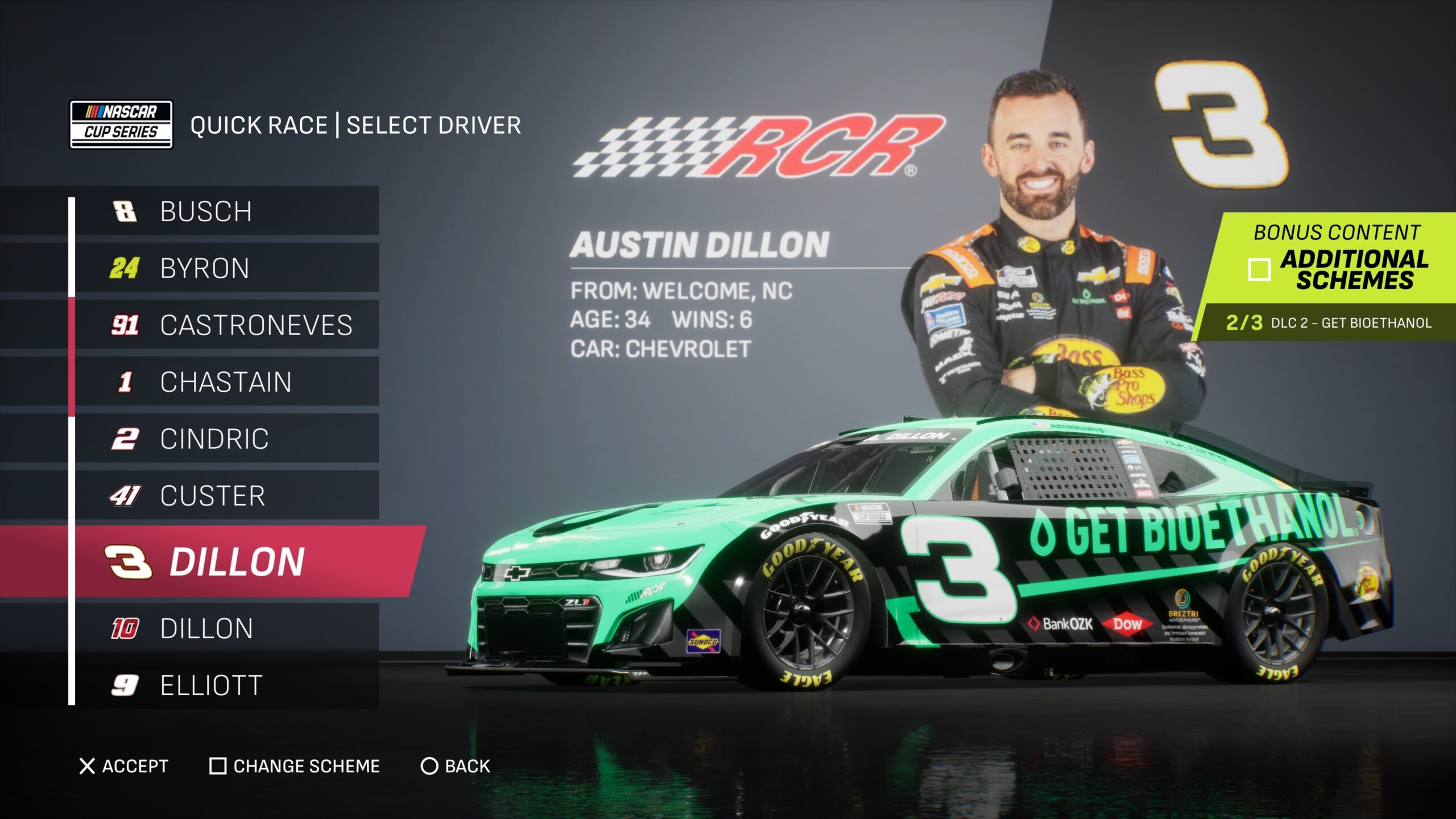
Task: Choose Elliott number 9 driver entry
Action: [x=227, y=685]
